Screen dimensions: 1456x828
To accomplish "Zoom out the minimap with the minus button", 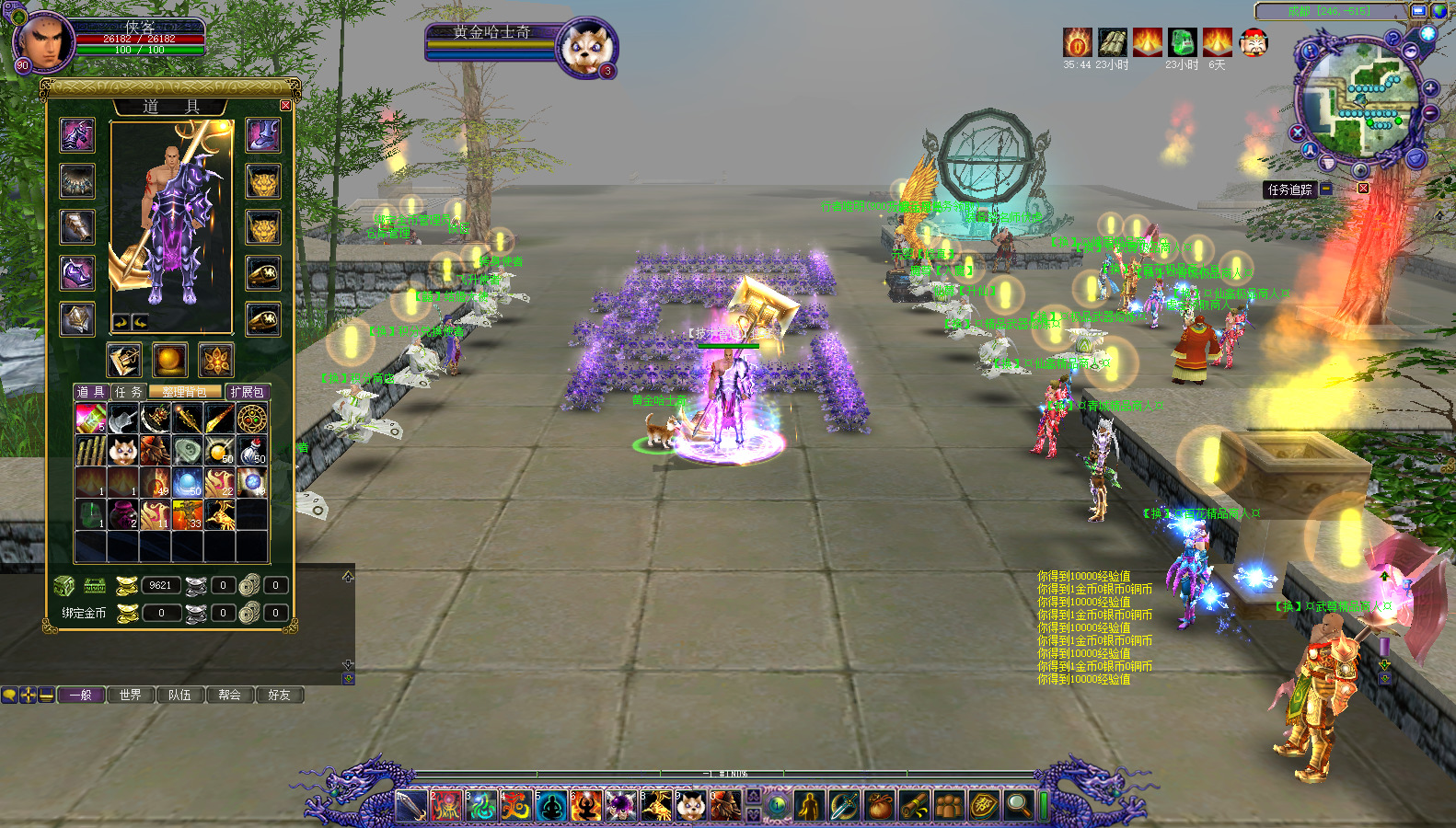I will click(x=1430, y=113).
